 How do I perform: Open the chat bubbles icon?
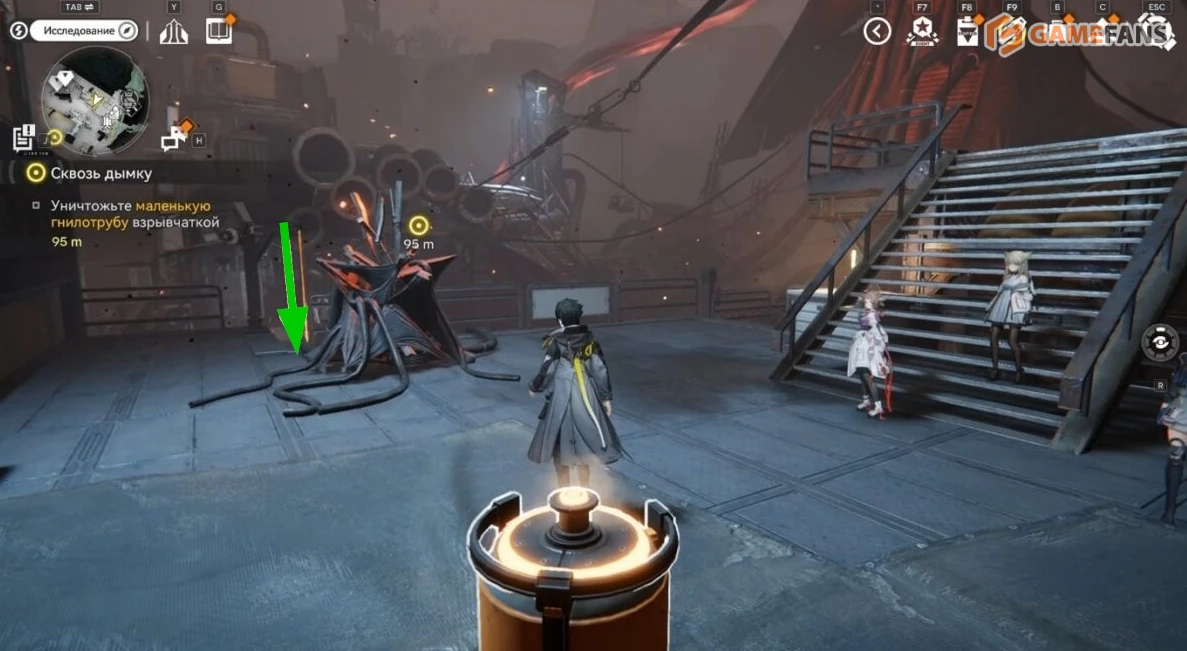coord(174,138)
